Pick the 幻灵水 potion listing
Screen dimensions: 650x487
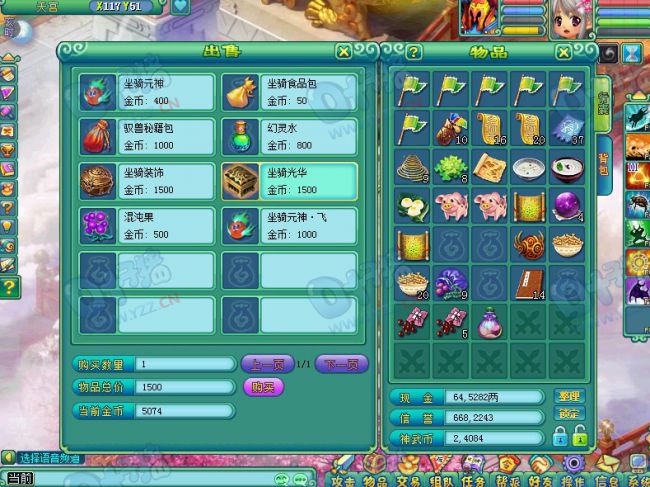(x=289, y=135)
